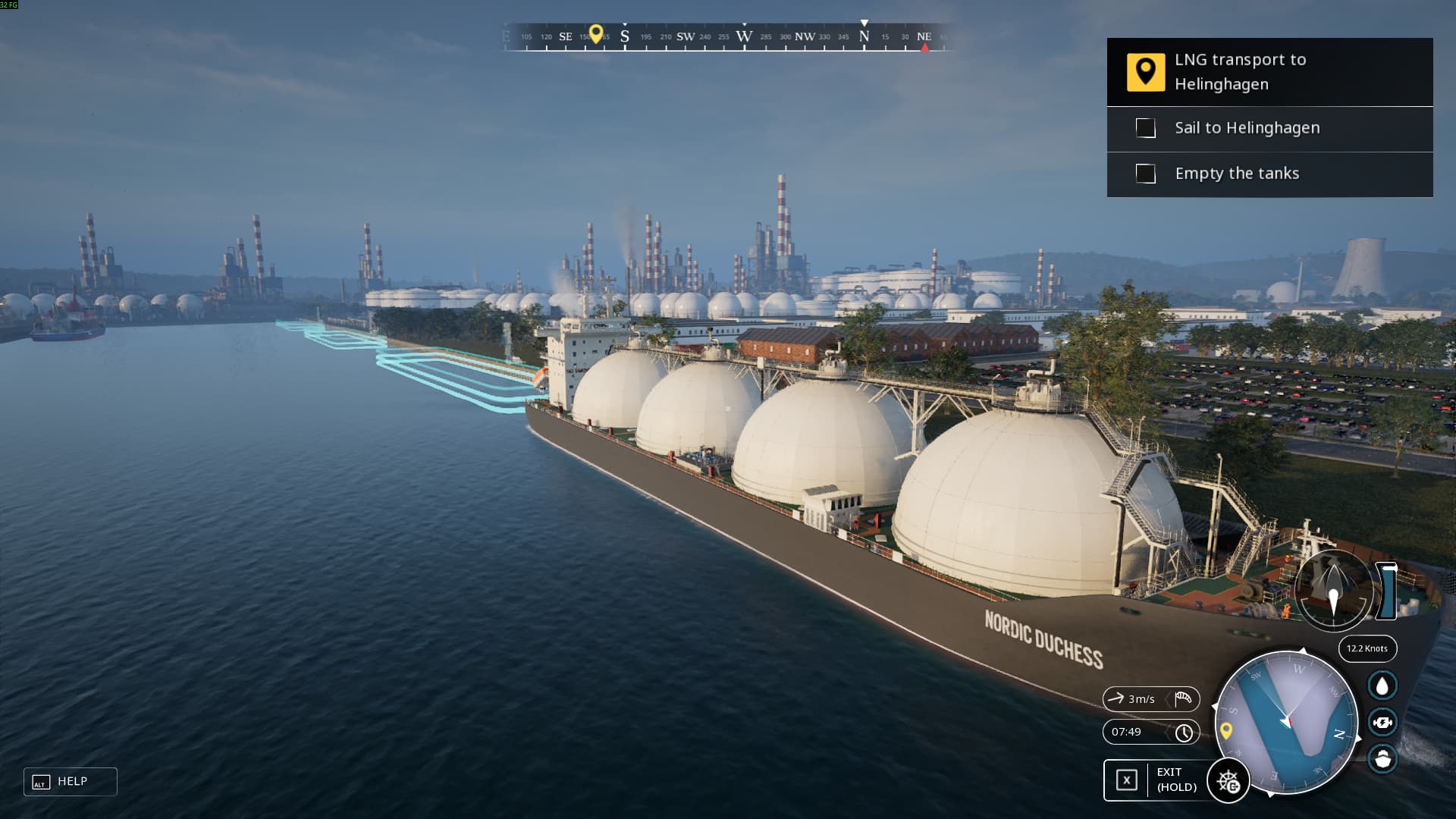Click the rudder direction indicator dial
The height and width of the screenshot is (819, 1456).
point(1333,590)
